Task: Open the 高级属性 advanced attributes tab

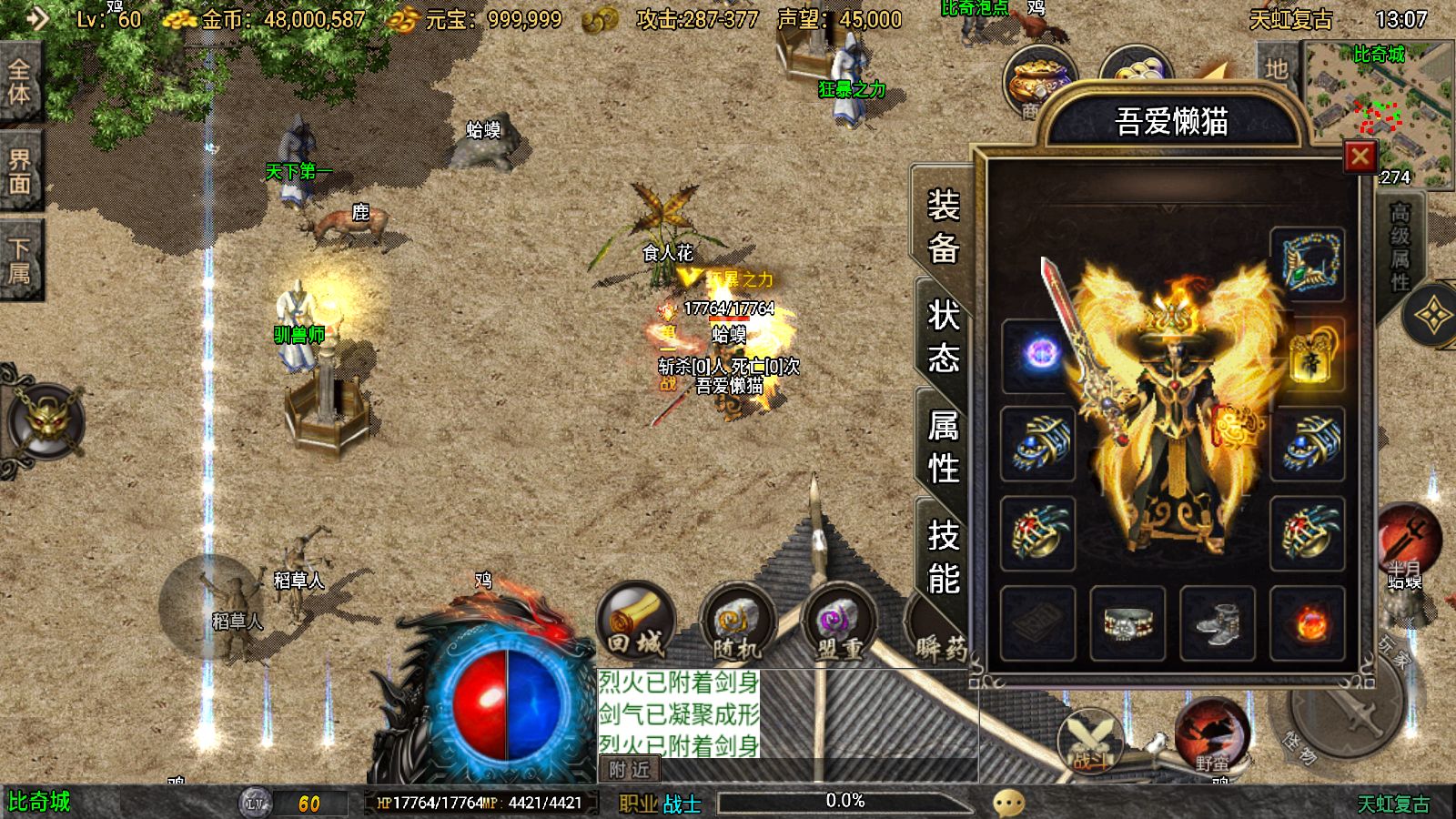Action: pyautogui.click(x=1400, y=248)
